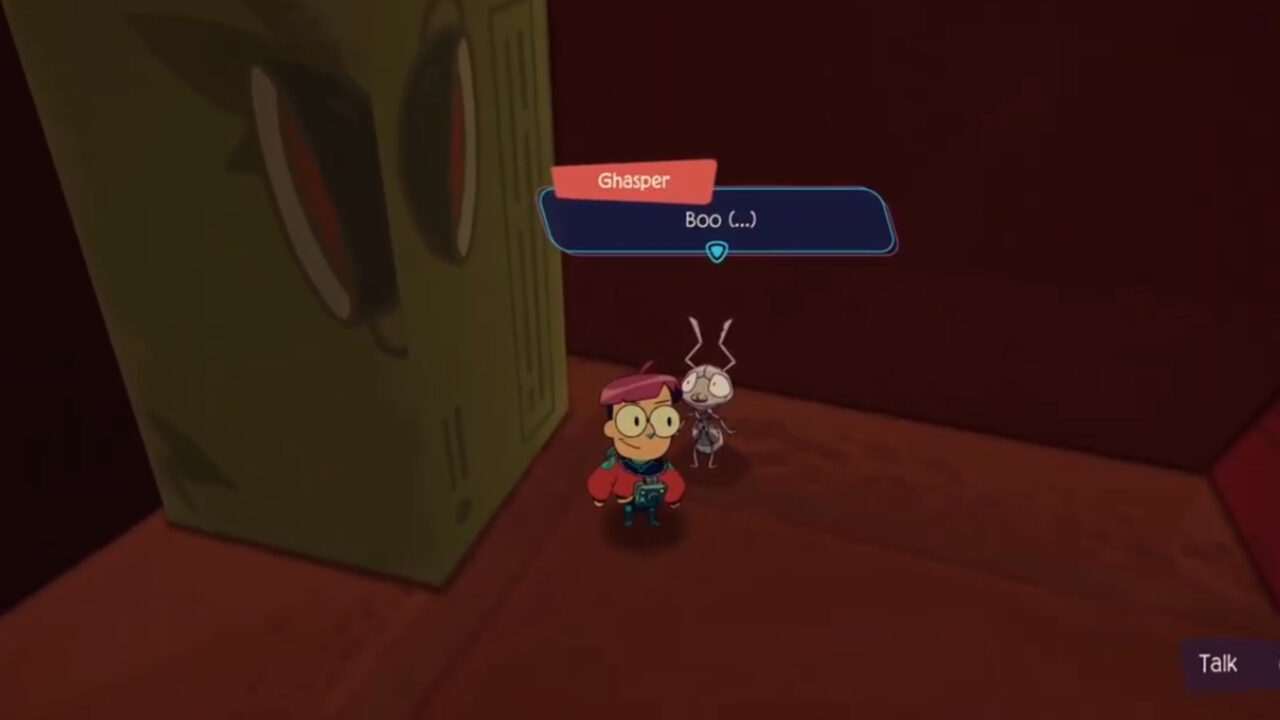Click the player character's backpack
This screenshot has width=1280, height=720.
point(651,496)
